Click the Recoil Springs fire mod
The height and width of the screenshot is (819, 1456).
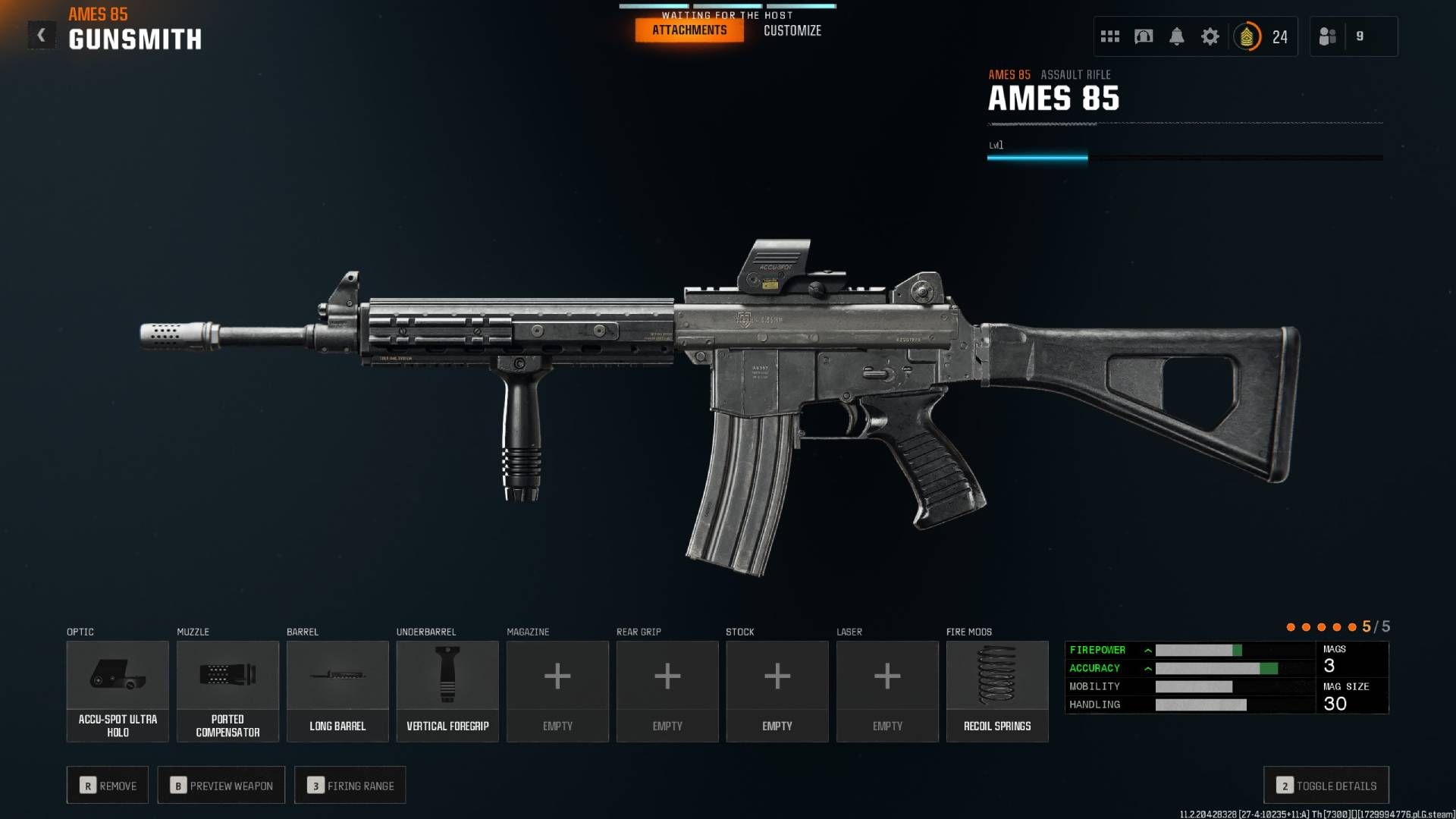[x=997, y=690]
